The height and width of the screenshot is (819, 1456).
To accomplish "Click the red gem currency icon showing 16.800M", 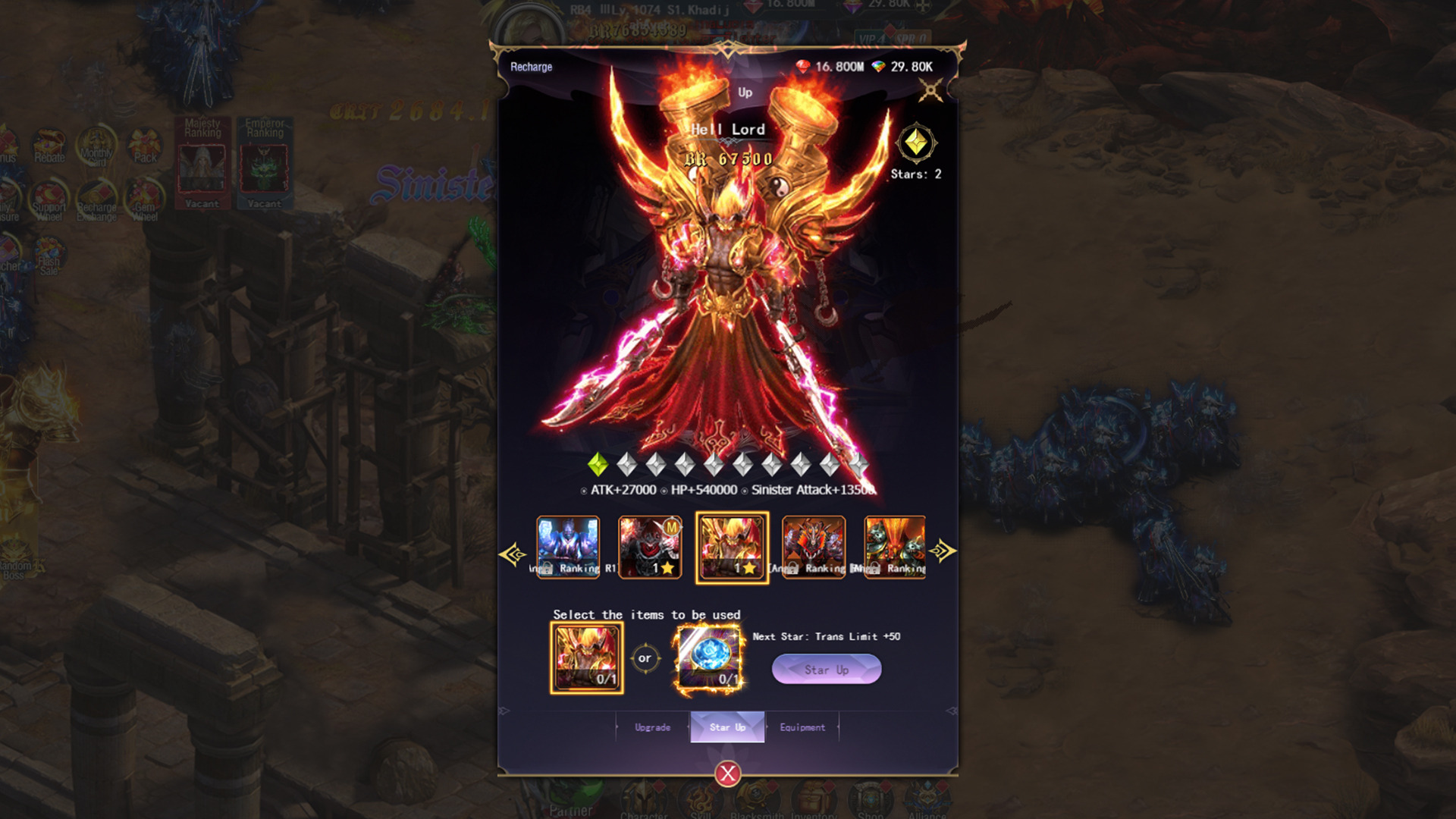I will [802, 66].
